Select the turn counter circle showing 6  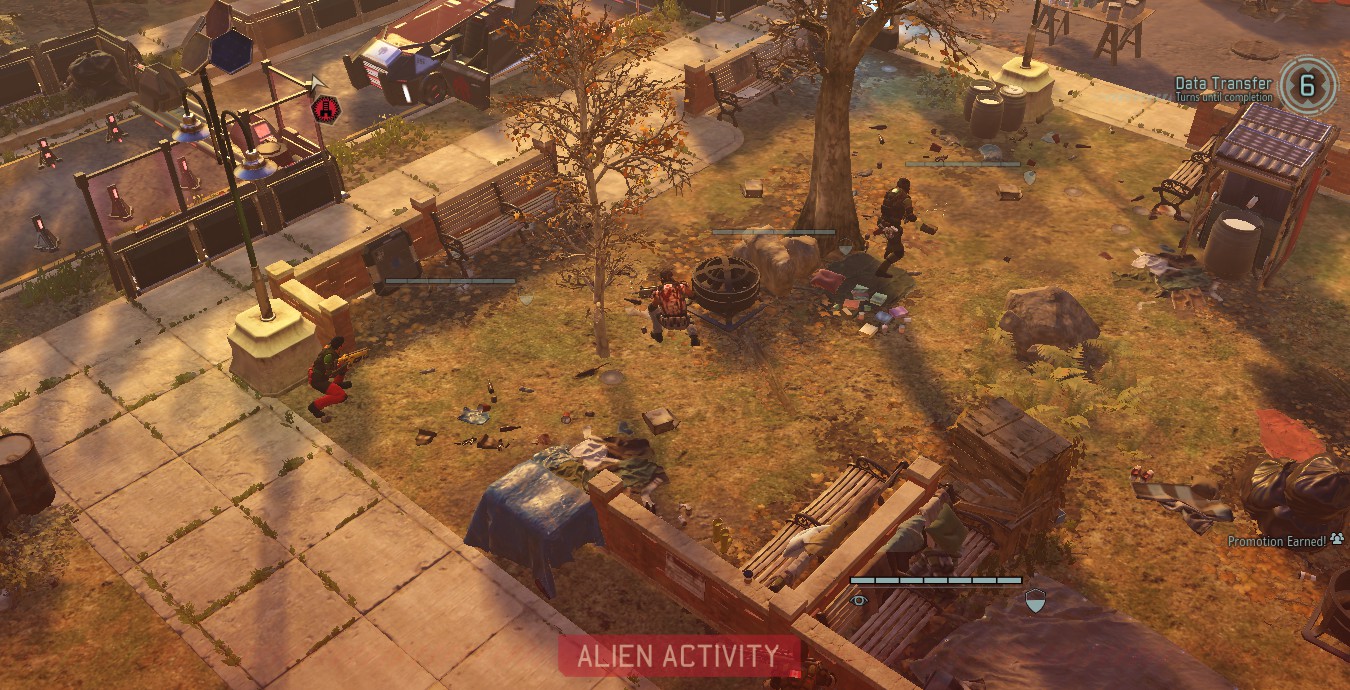click(x=1307, y=85)
